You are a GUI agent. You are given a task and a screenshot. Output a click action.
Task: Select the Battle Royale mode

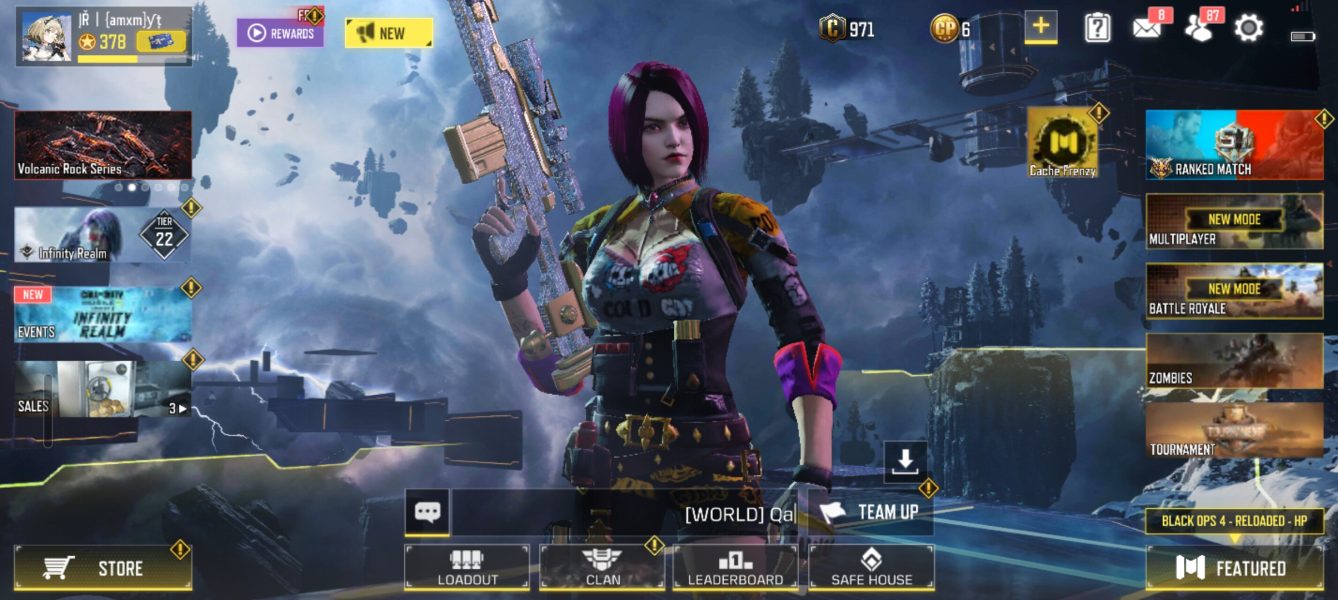coord(1234,291)
